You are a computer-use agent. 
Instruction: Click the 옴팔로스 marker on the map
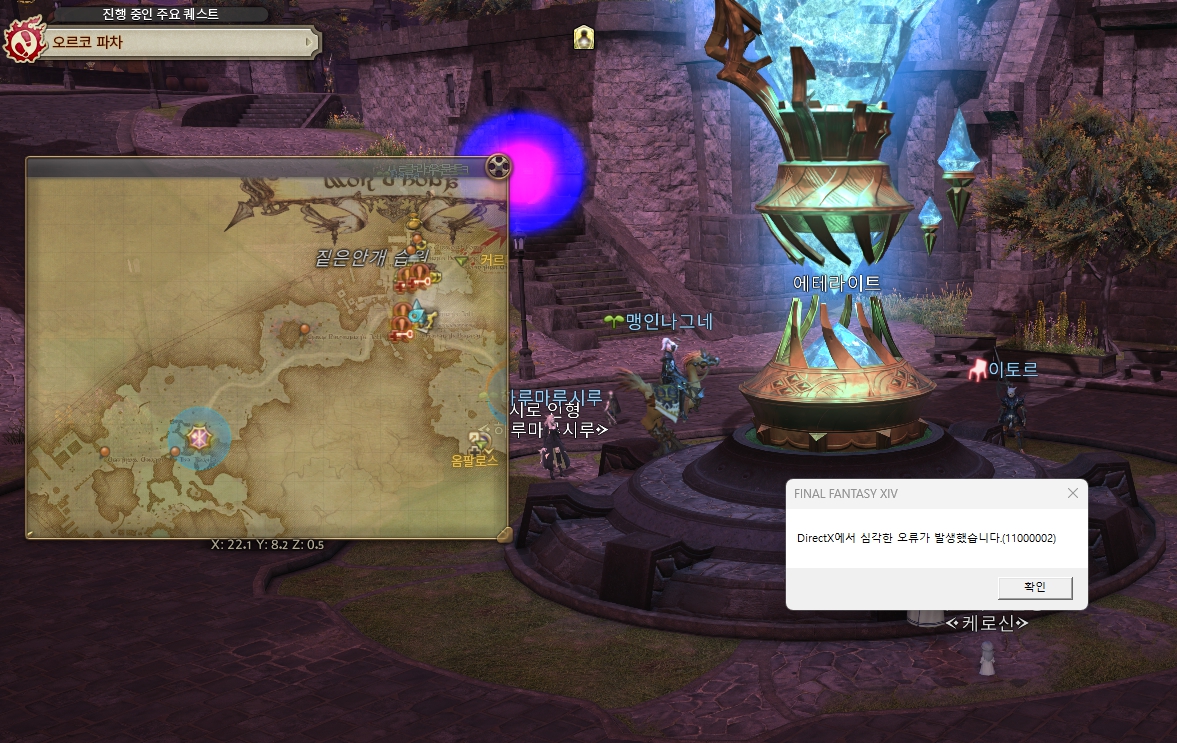coord(477,442)
